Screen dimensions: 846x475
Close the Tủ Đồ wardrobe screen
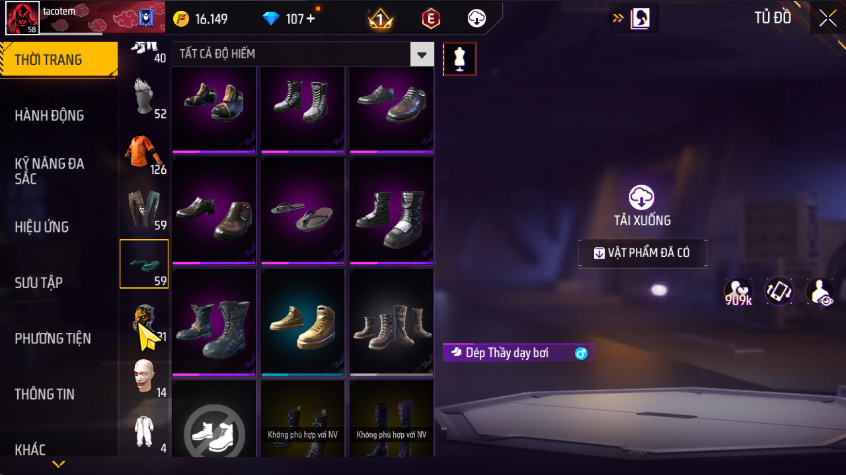pyautogui.click(x=827, y=18)
